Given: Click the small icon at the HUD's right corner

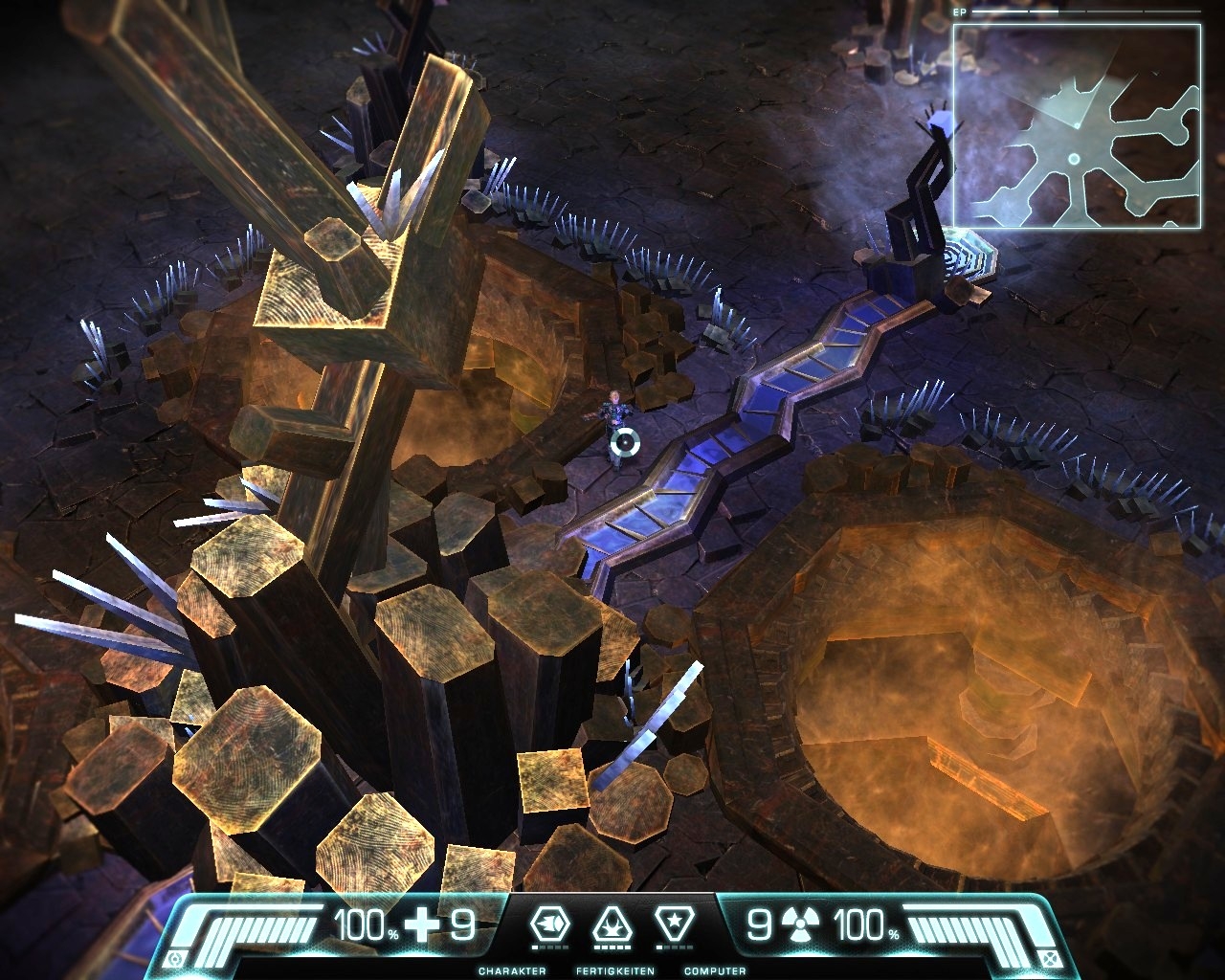Looking at the screenshot, I should [1050, 959].
